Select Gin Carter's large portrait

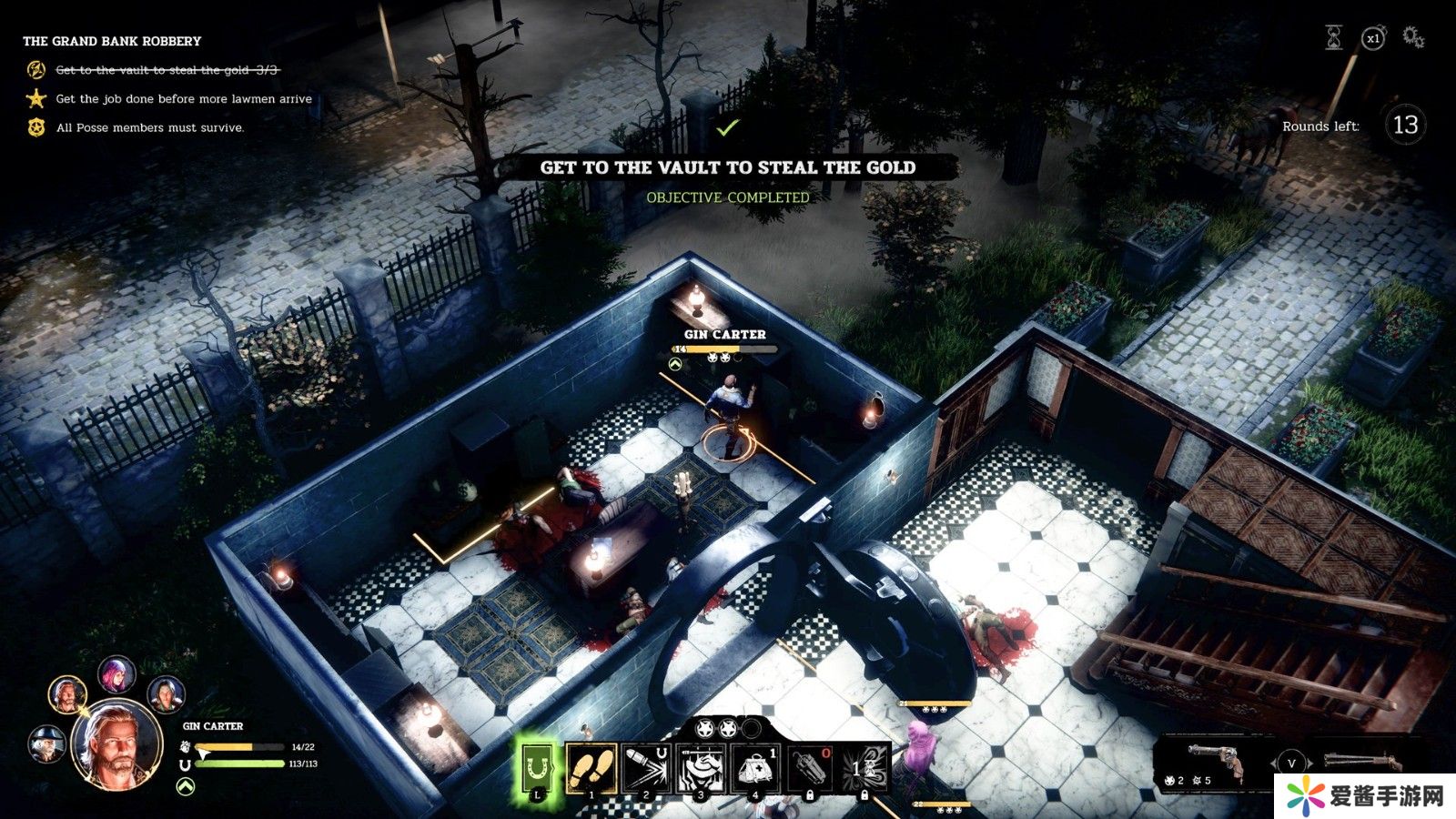[117, 746]
